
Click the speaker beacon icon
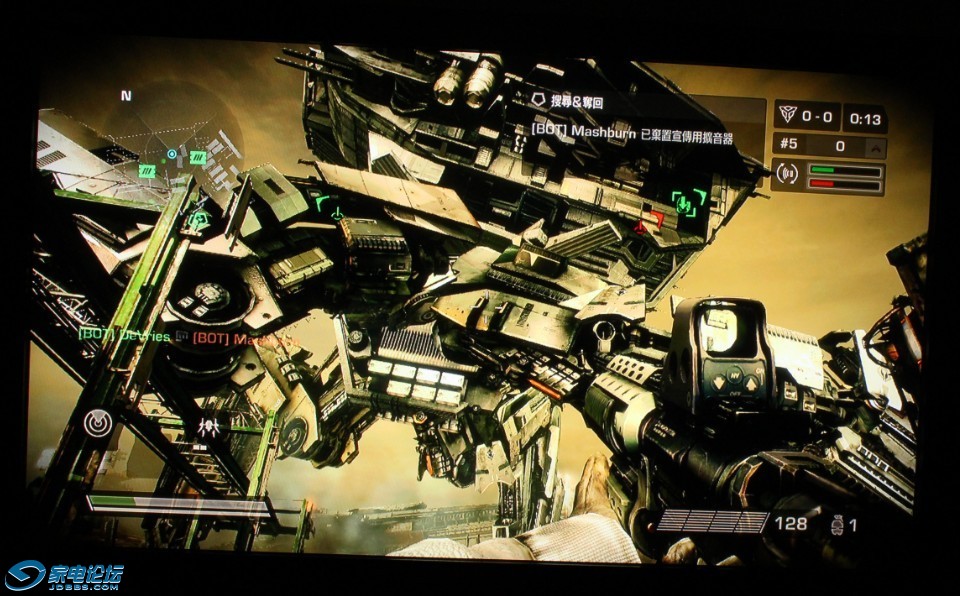click(789, 174)
